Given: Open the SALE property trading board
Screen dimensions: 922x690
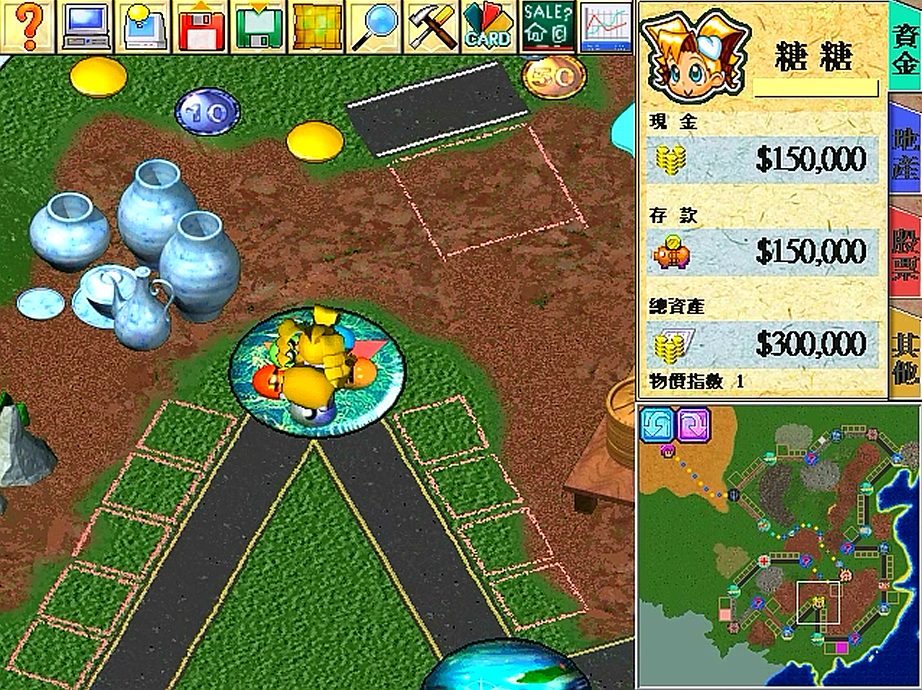Looking at the screenshot, I should [x=547, y=25].
